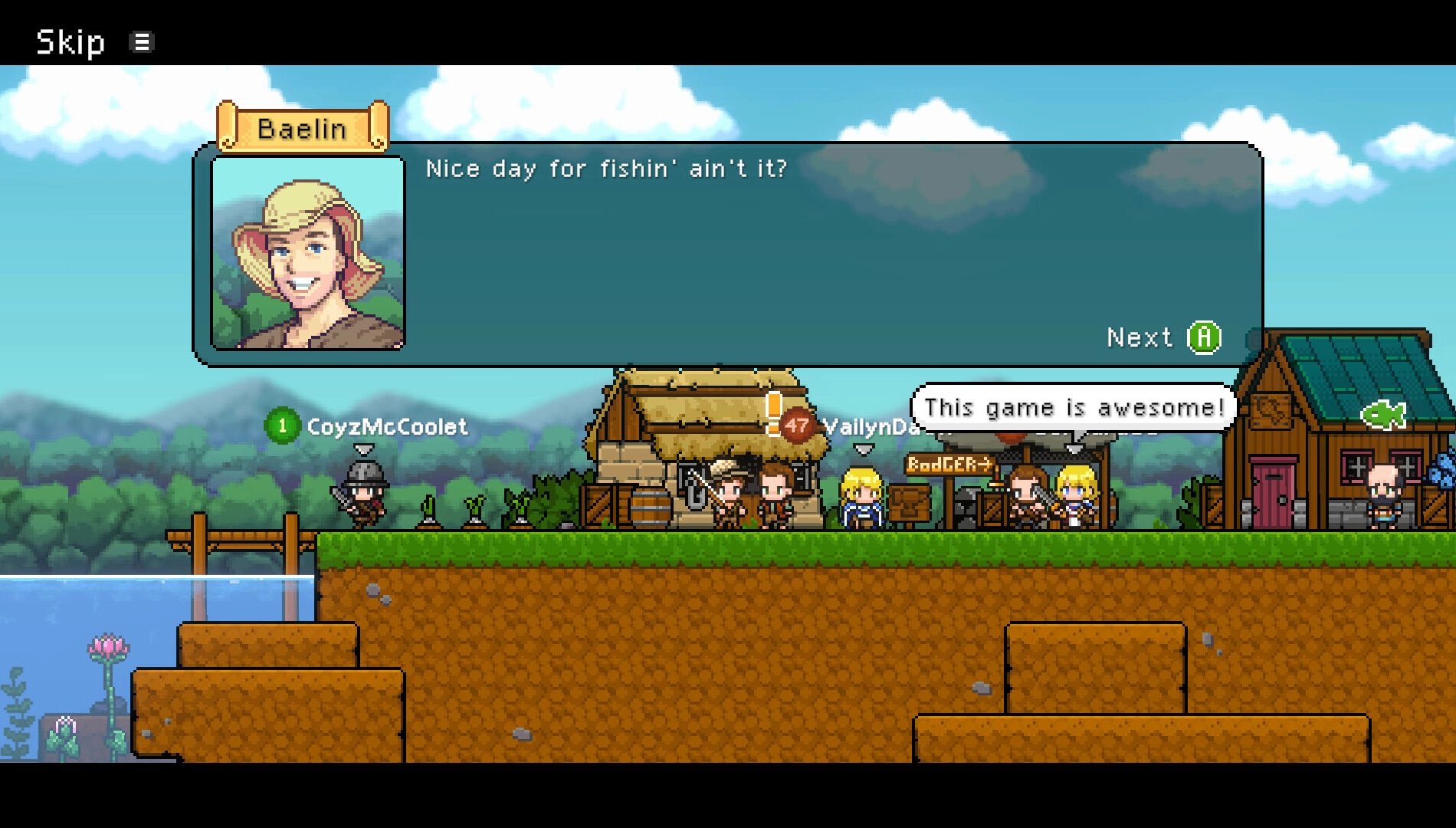This screenshot has width=1456, height=828.
Task: Click the arrow beneath VailynDa's nameplate
Action: (x=863, y=449)
